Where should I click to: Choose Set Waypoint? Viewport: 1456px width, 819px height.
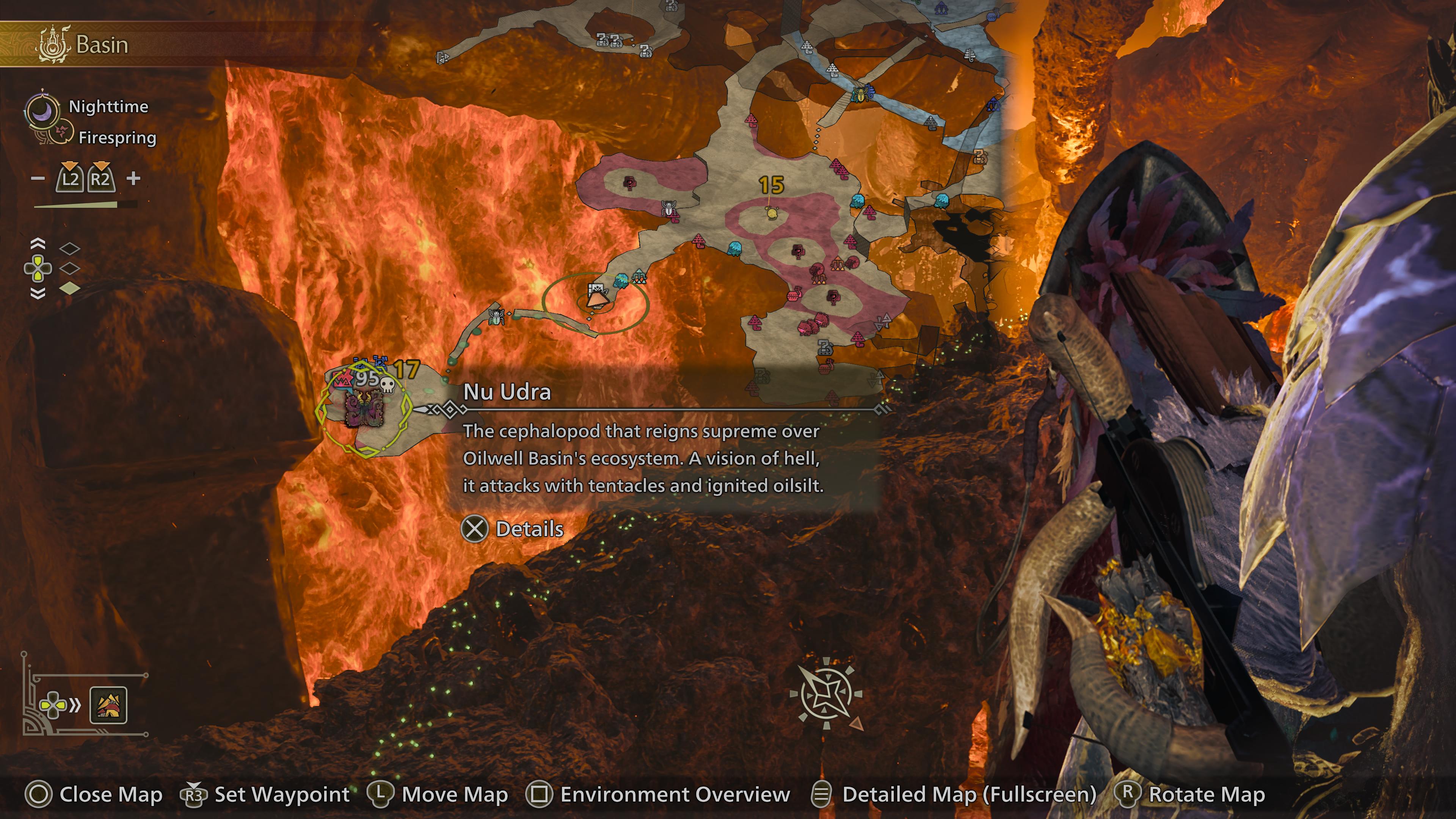coord(265,794)
